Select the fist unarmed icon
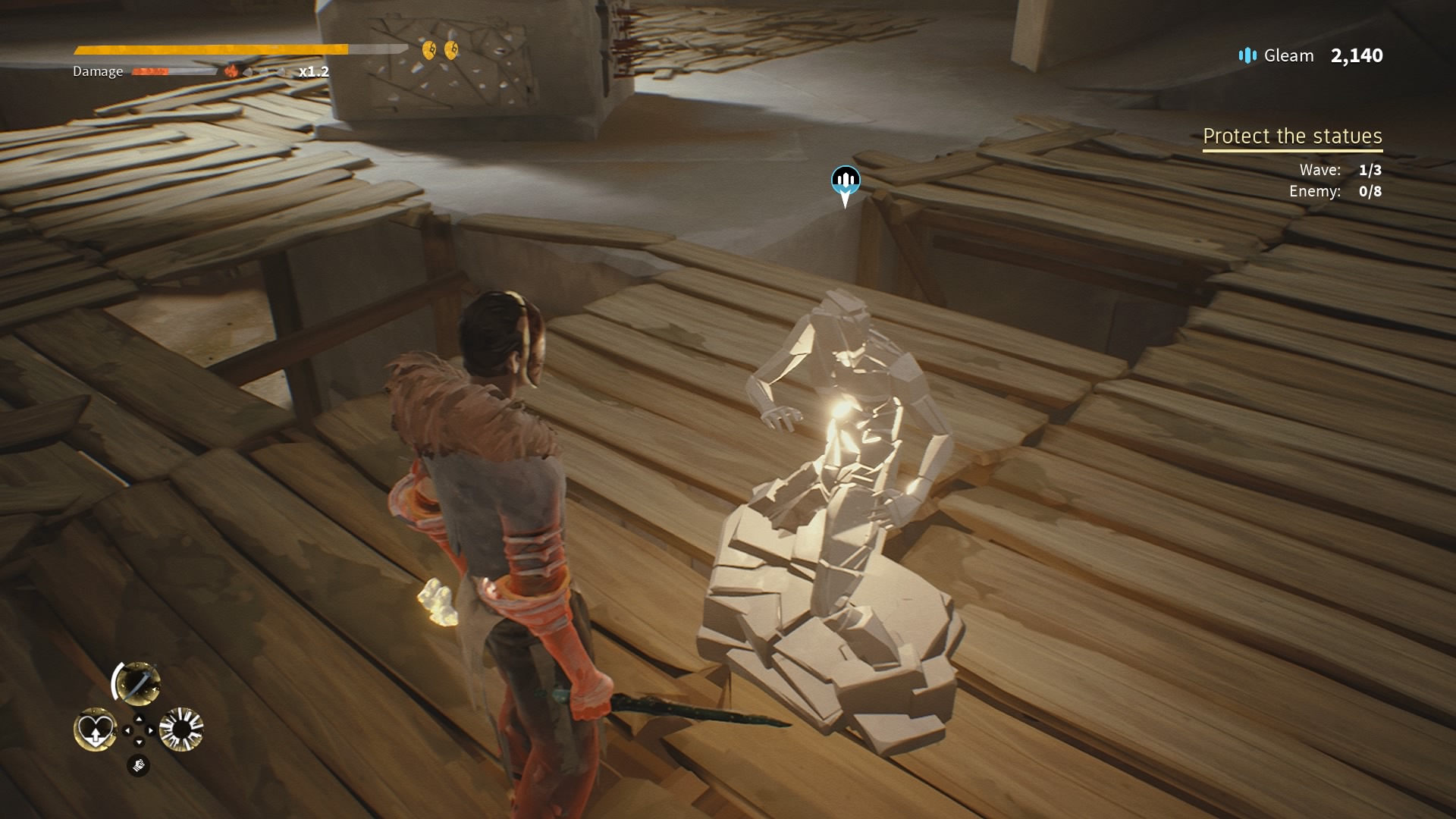 click(138, 766)
